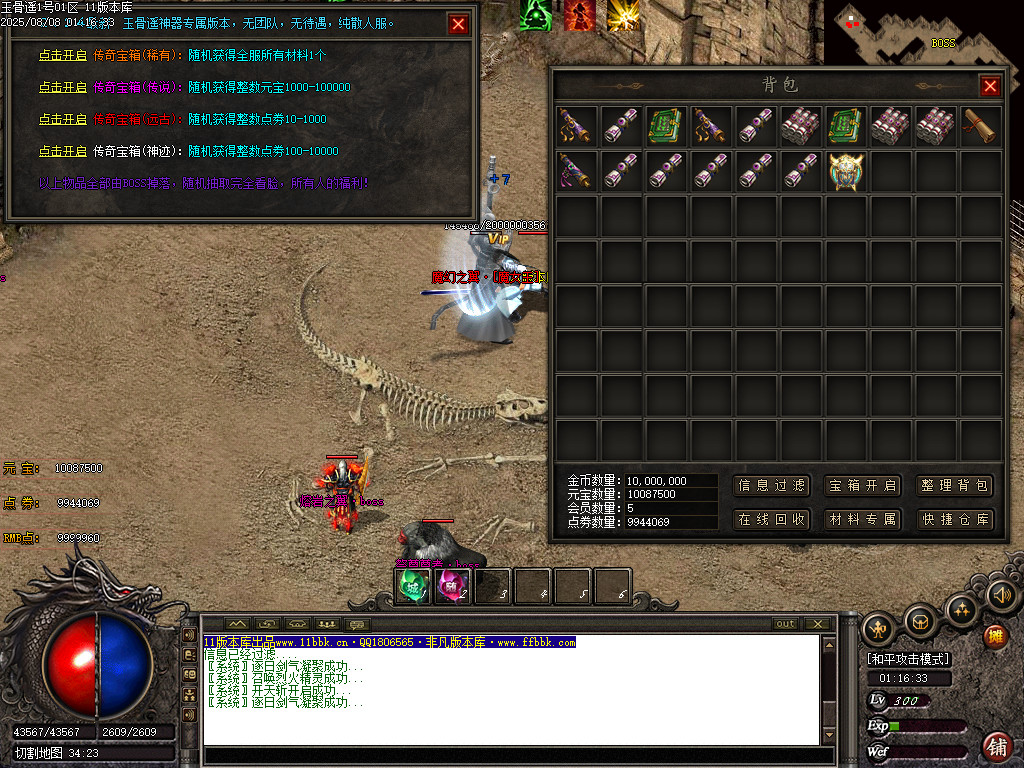The height and width of the screenshot is (768, 1024).
Task: Close the treasure box info panel
Action: point(458,25)
